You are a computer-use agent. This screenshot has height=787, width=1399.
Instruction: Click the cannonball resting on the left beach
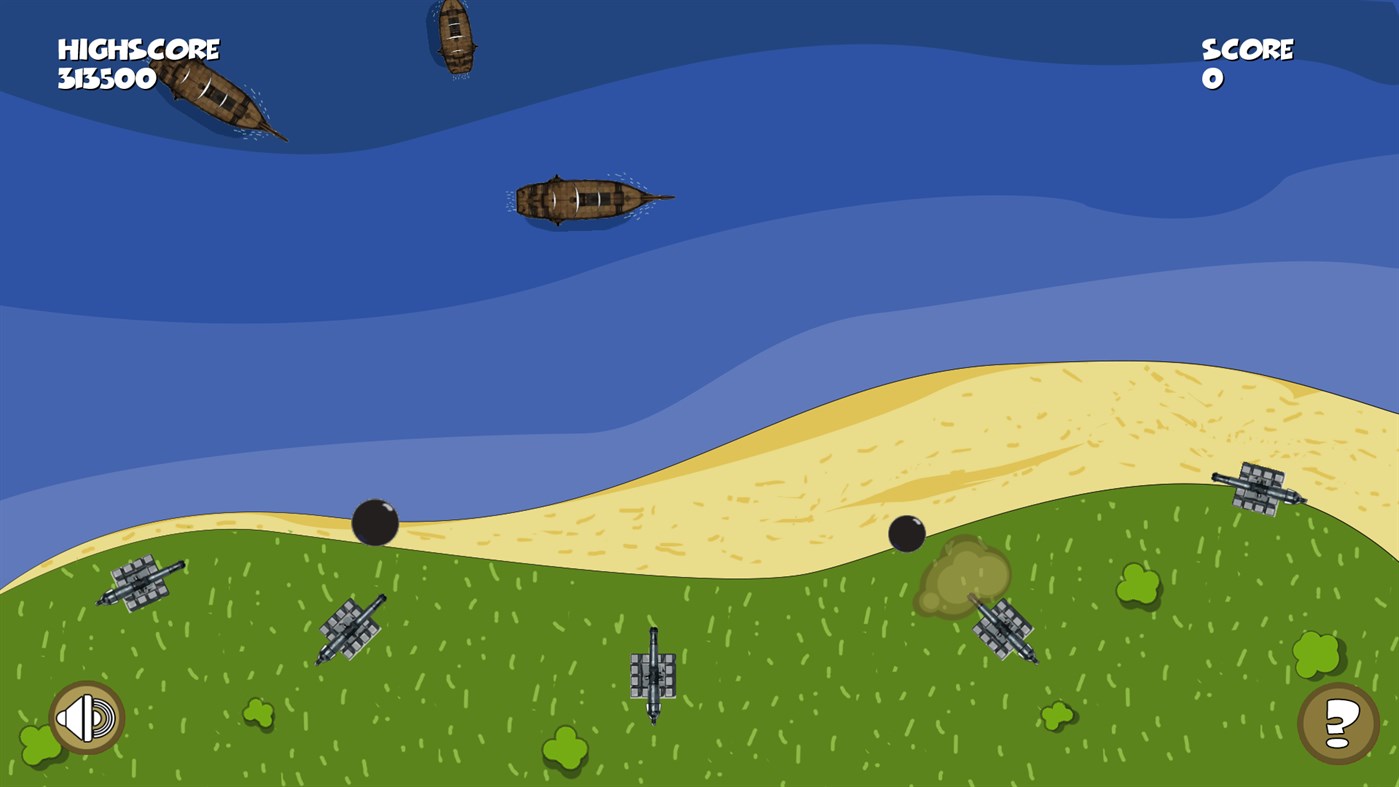click(x=376, y=520)
